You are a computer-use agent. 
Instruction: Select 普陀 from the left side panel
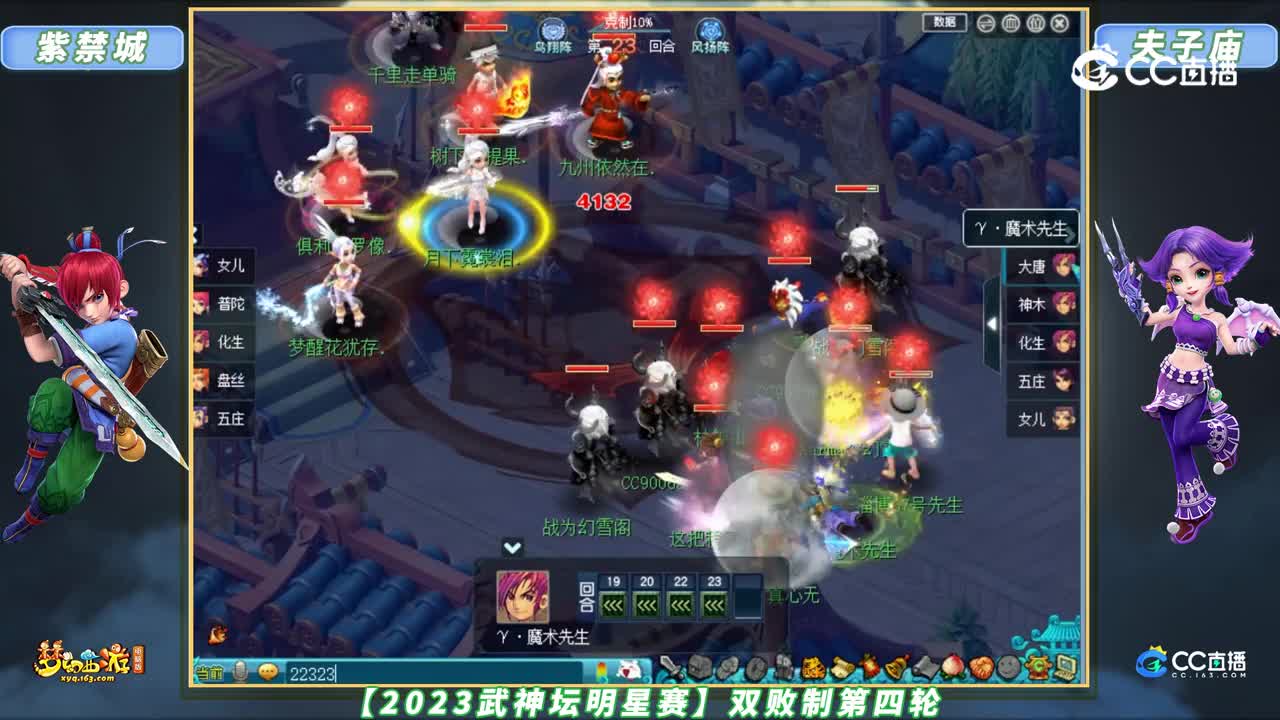tap(229, 302)
